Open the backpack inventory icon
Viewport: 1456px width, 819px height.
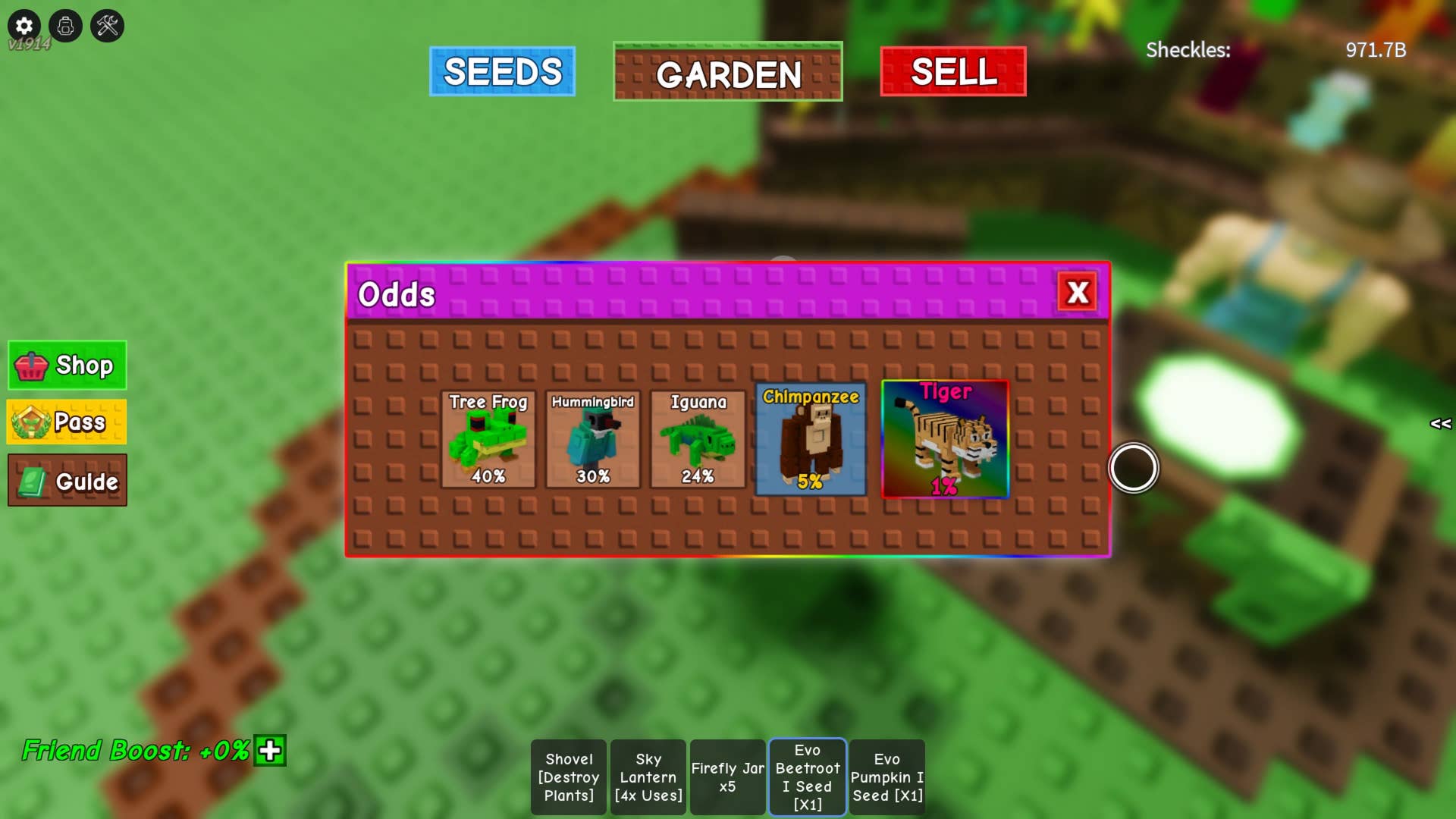pos(65,25)
